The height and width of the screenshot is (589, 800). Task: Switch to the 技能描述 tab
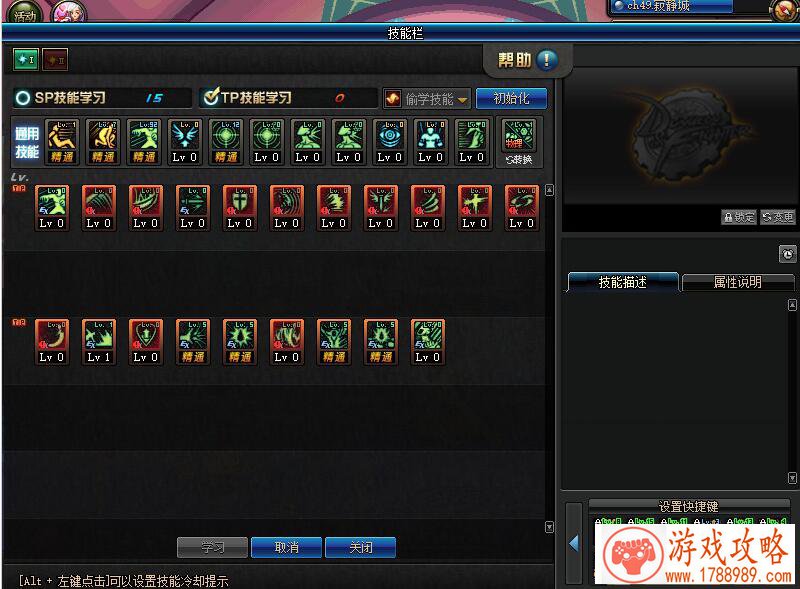pyautogui.click(x=623, y=282)
